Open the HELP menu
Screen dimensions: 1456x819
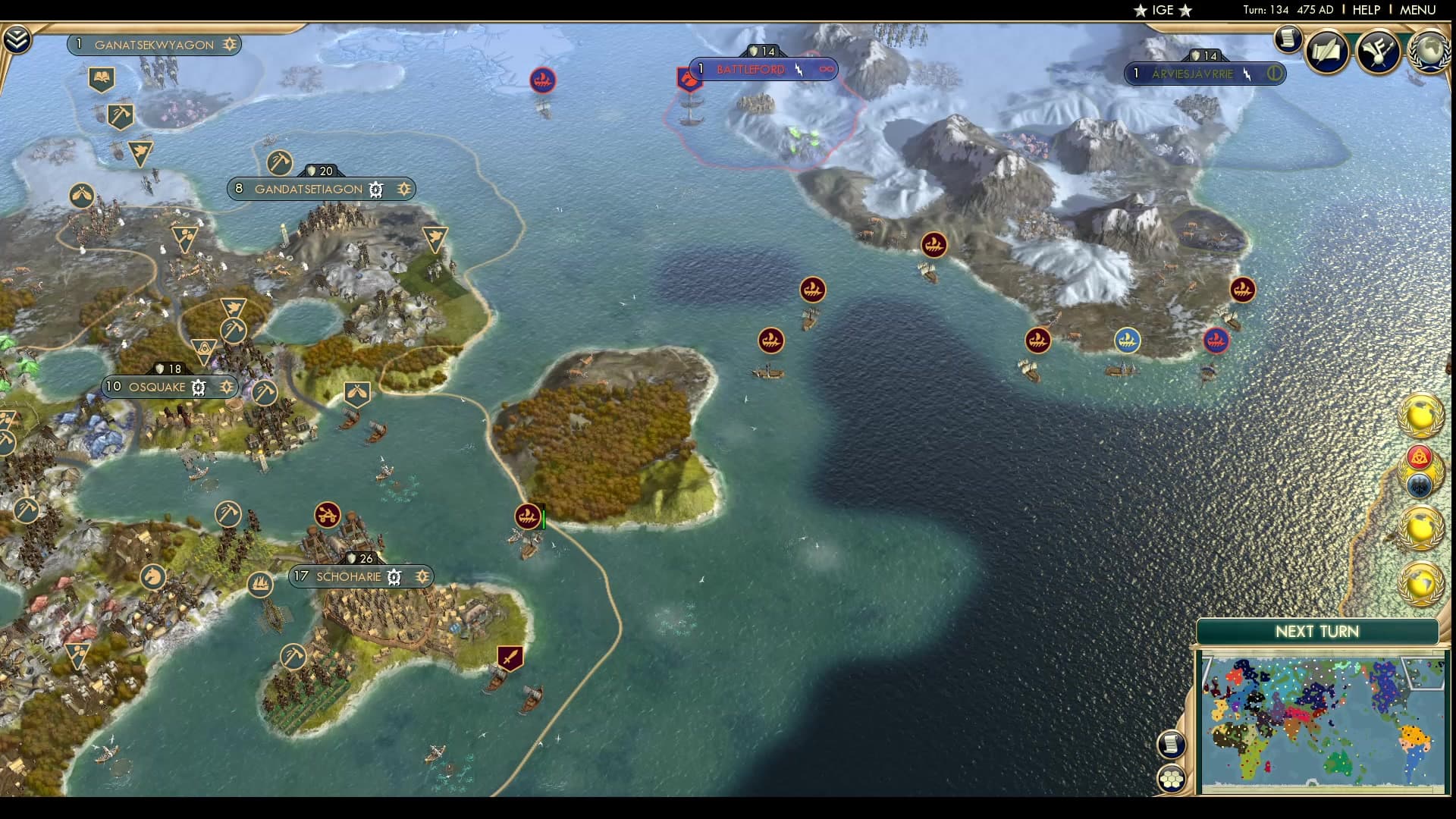(1366, 11)
